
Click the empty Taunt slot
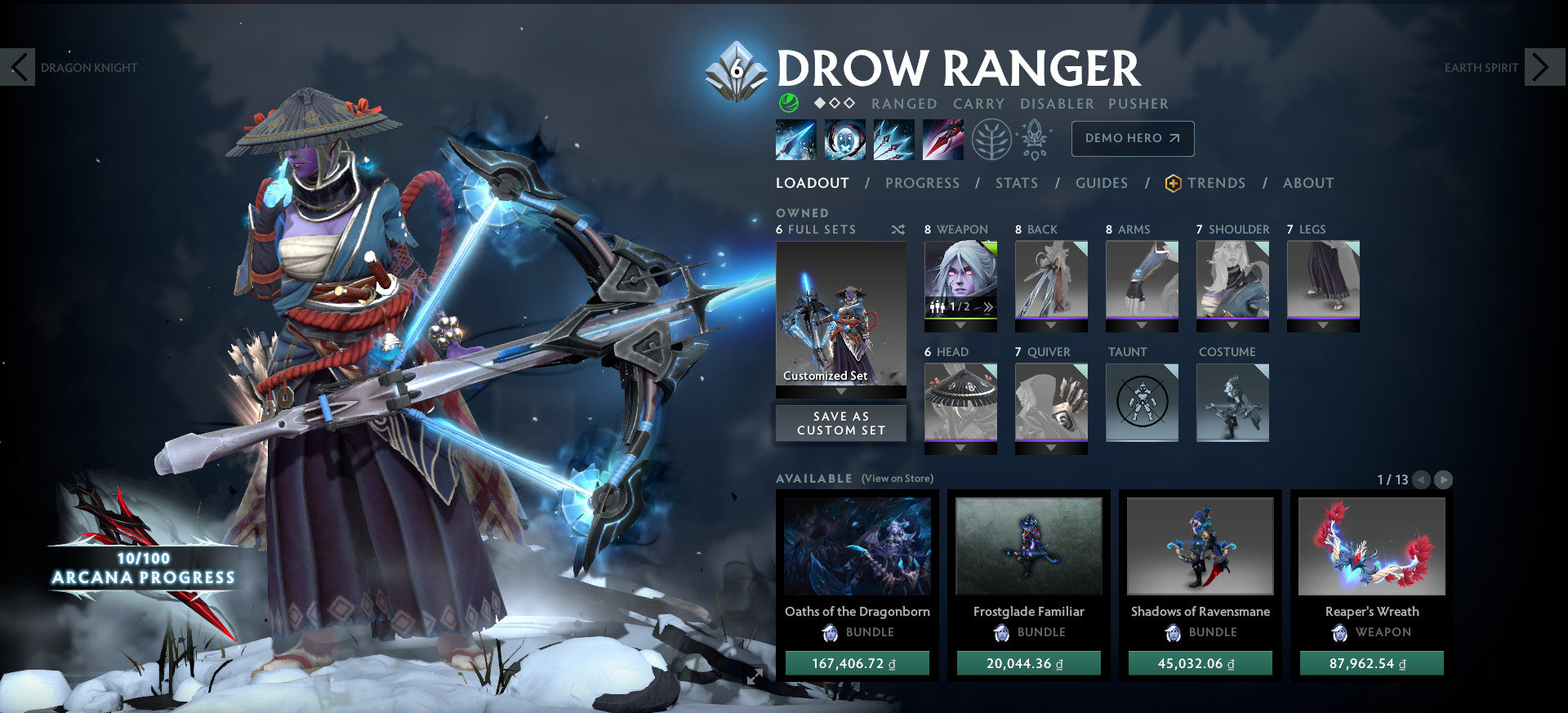(1141, 402)
